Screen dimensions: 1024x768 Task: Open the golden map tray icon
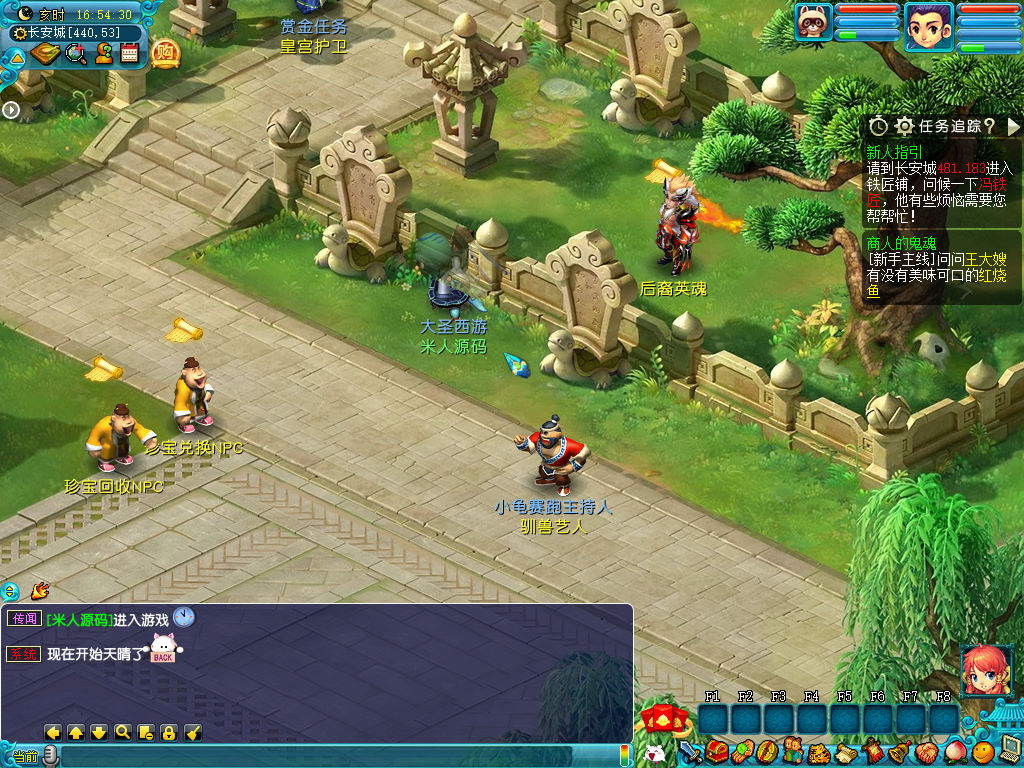tap(46, 54)
